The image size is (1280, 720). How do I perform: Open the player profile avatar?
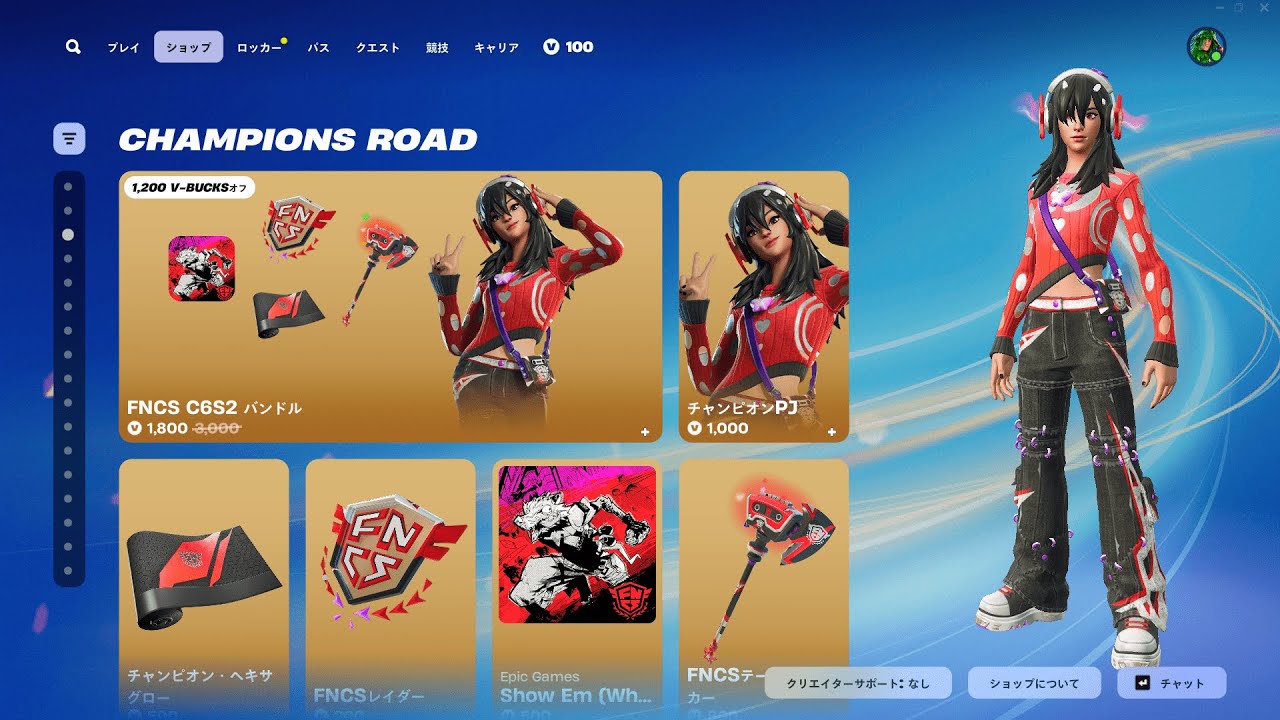click(x=1206, y=47)
